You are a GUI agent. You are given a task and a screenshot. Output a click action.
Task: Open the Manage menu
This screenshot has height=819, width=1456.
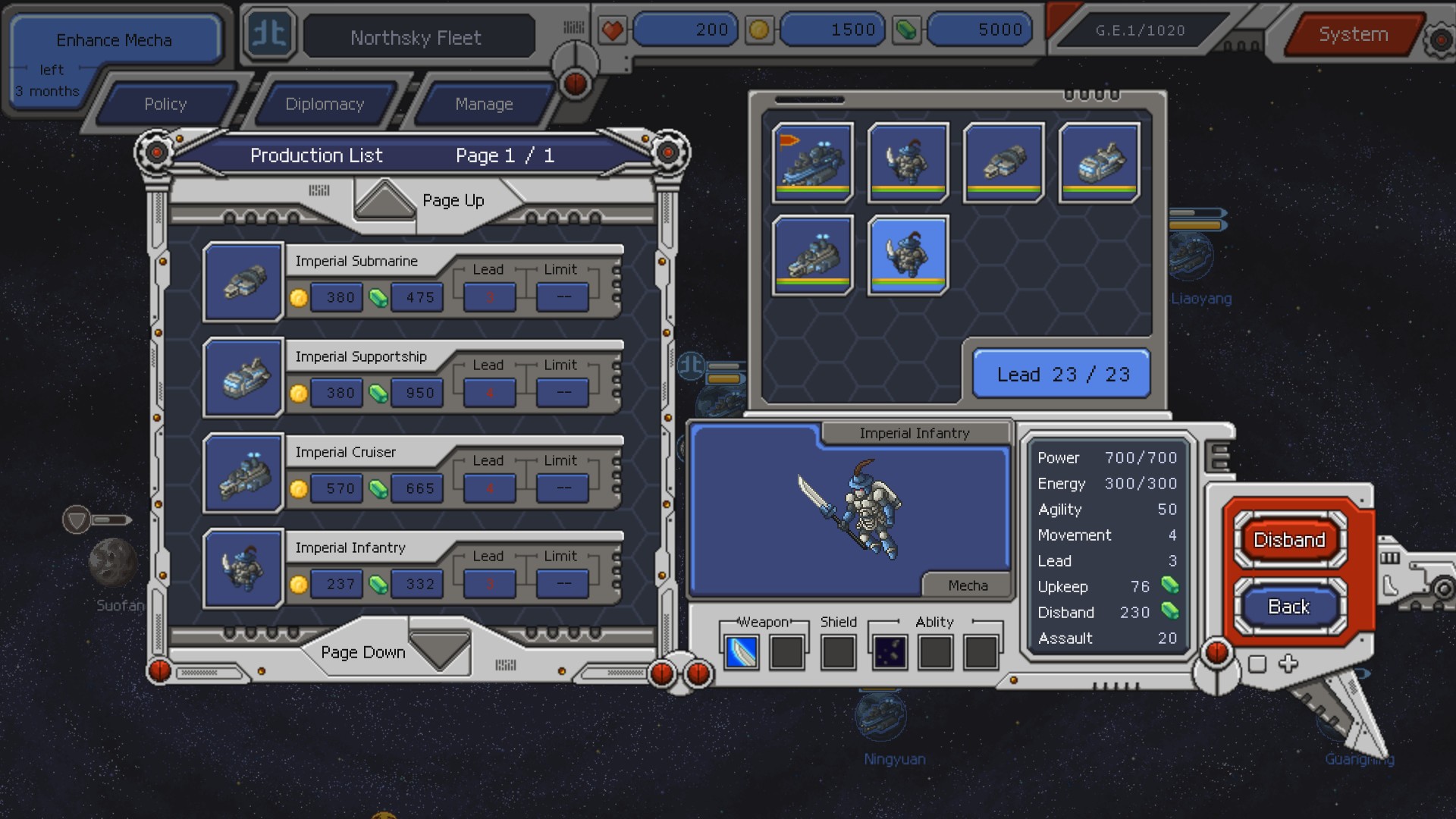point(484,104)
